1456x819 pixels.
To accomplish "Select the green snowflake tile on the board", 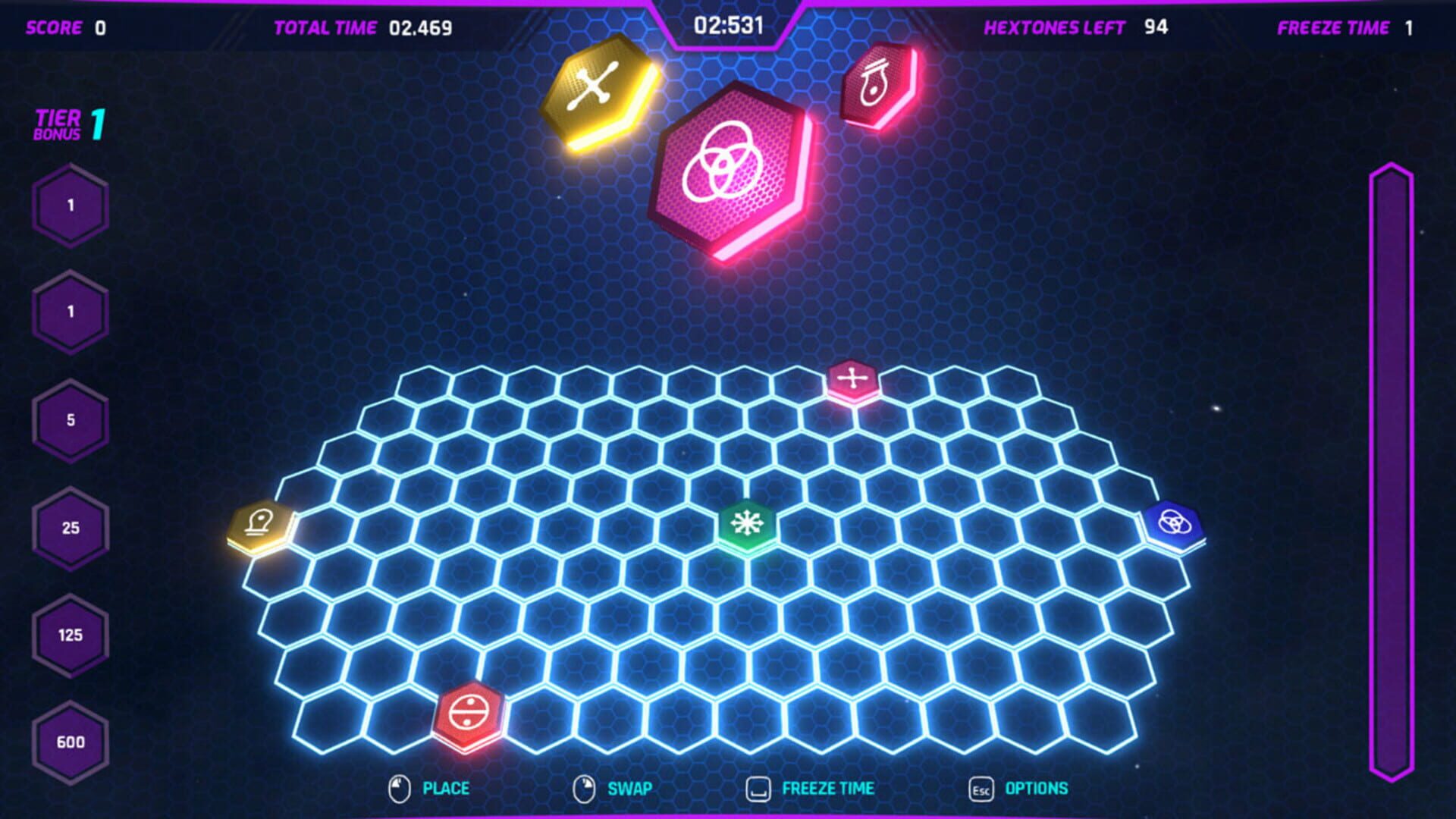I will 747,523.
